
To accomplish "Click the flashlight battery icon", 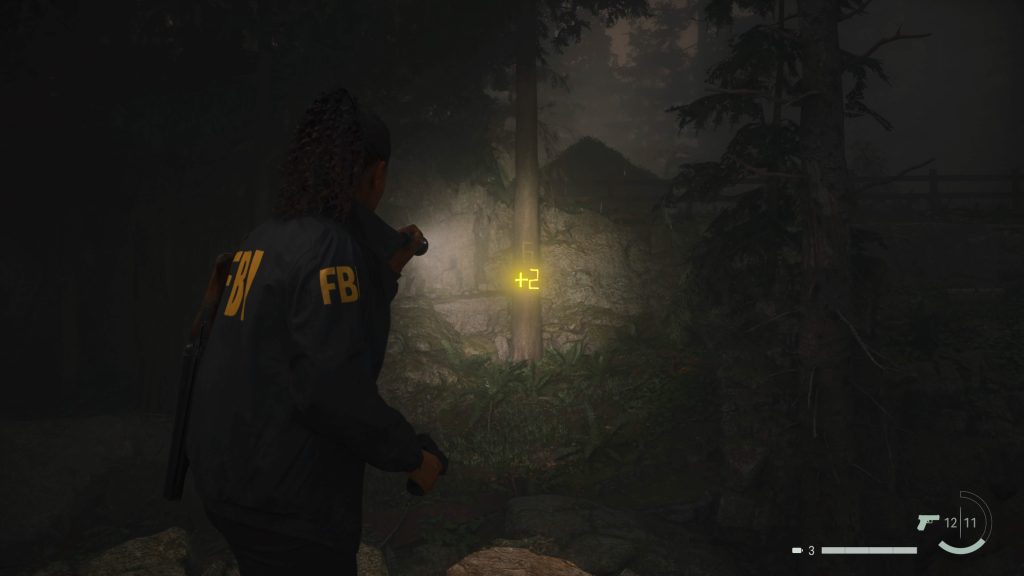I will [x=797, y=550].
